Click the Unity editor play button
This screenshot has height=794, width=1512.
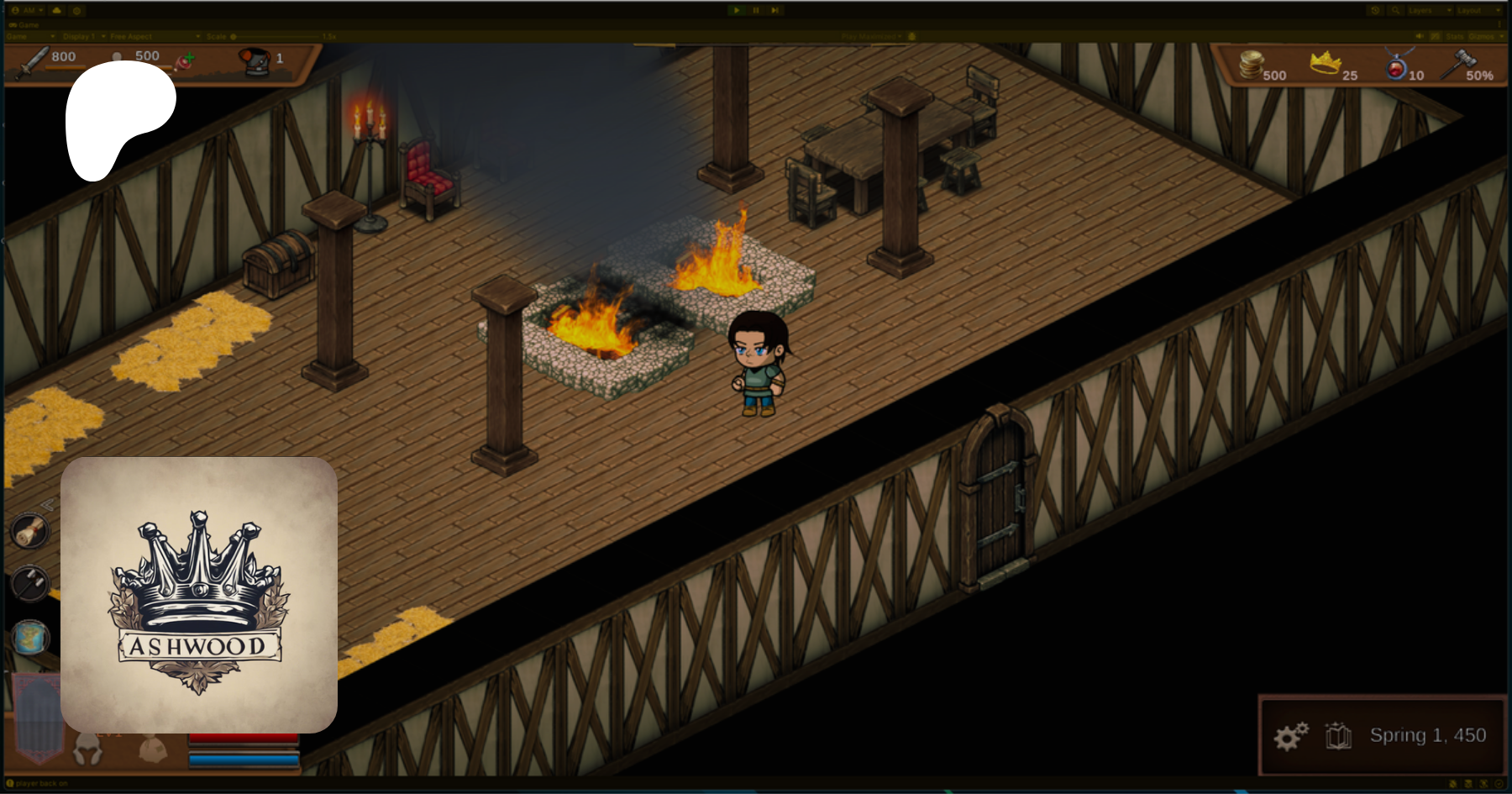pyautogui.click(x=737, y=10)
